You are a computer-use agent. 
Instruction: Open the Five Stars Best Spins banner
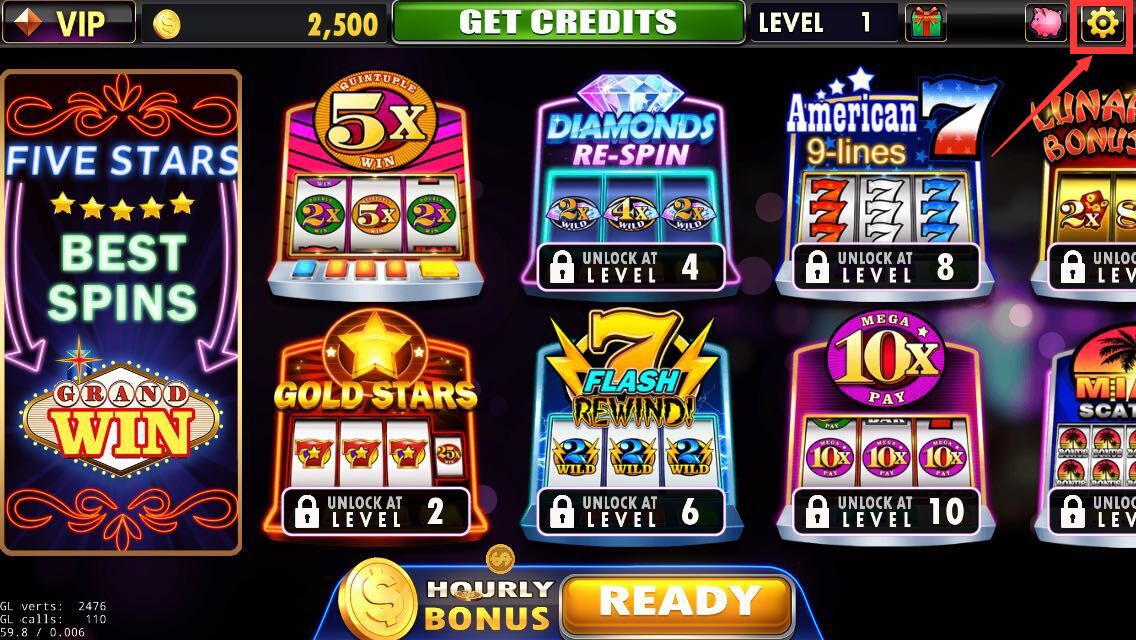[x=122, y=310]
